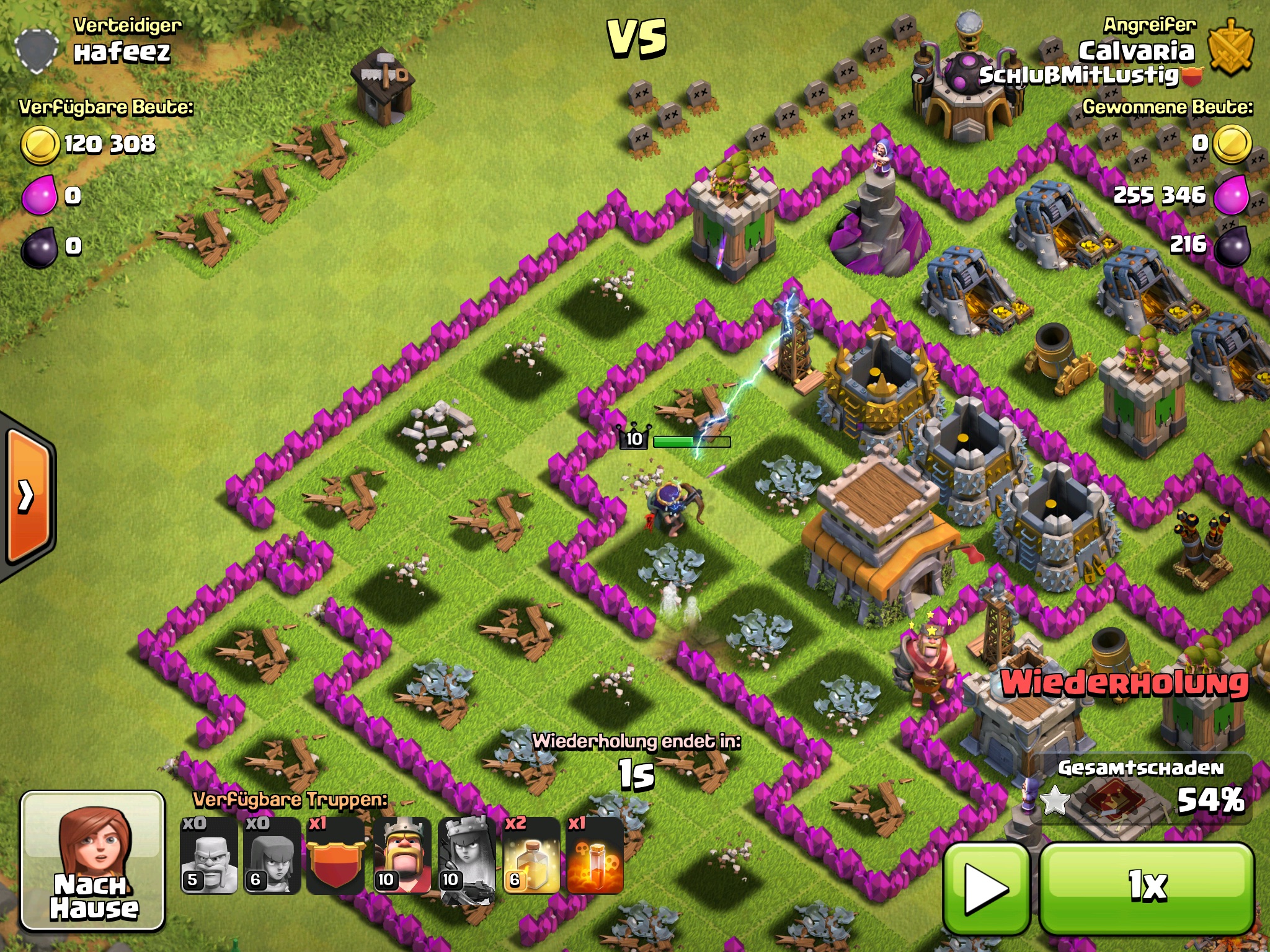Expand the orange side panel arrow
Viewport: 1270px width, 952px height.
[27, 496]
